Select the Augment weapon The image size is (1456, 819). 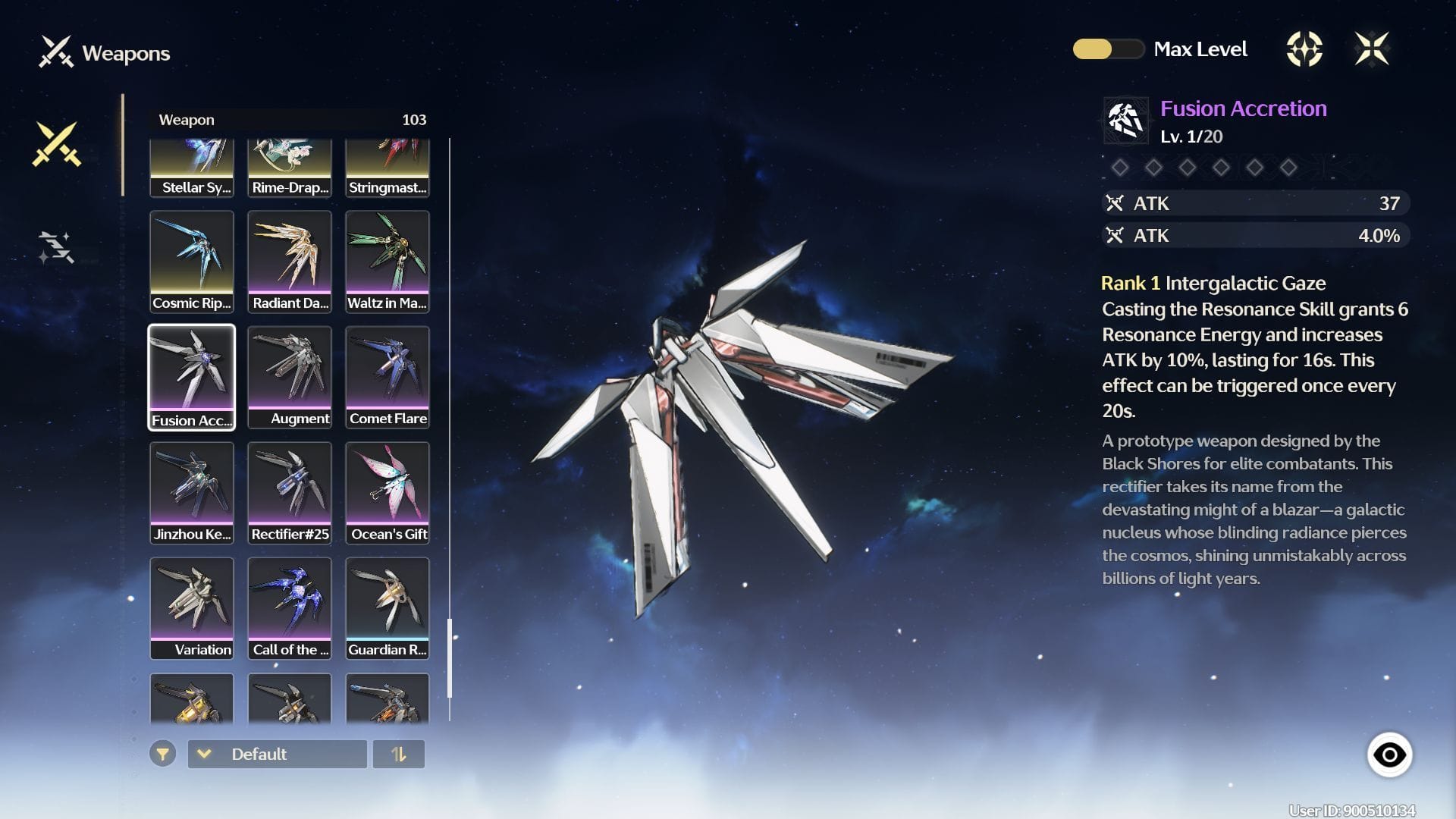point(290,377)
